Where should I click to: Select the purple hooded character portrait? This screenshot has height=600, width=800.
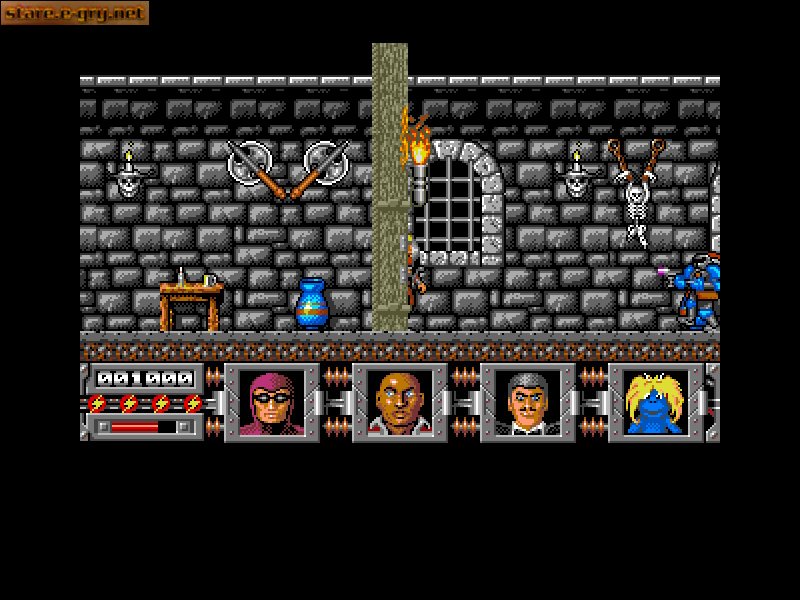click(271, 402)
